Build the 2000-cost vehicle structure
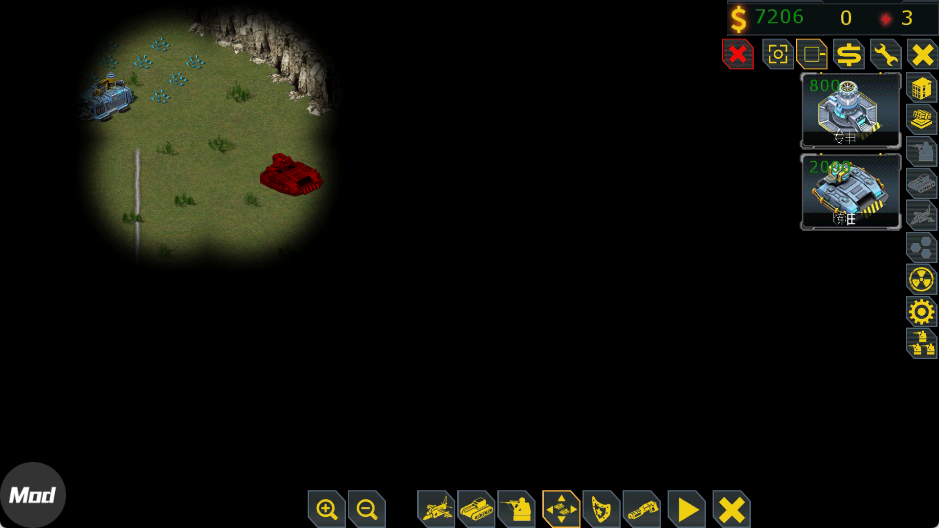Image resolution: width=939 pixels, height=528 pixels. coord(851,191)
